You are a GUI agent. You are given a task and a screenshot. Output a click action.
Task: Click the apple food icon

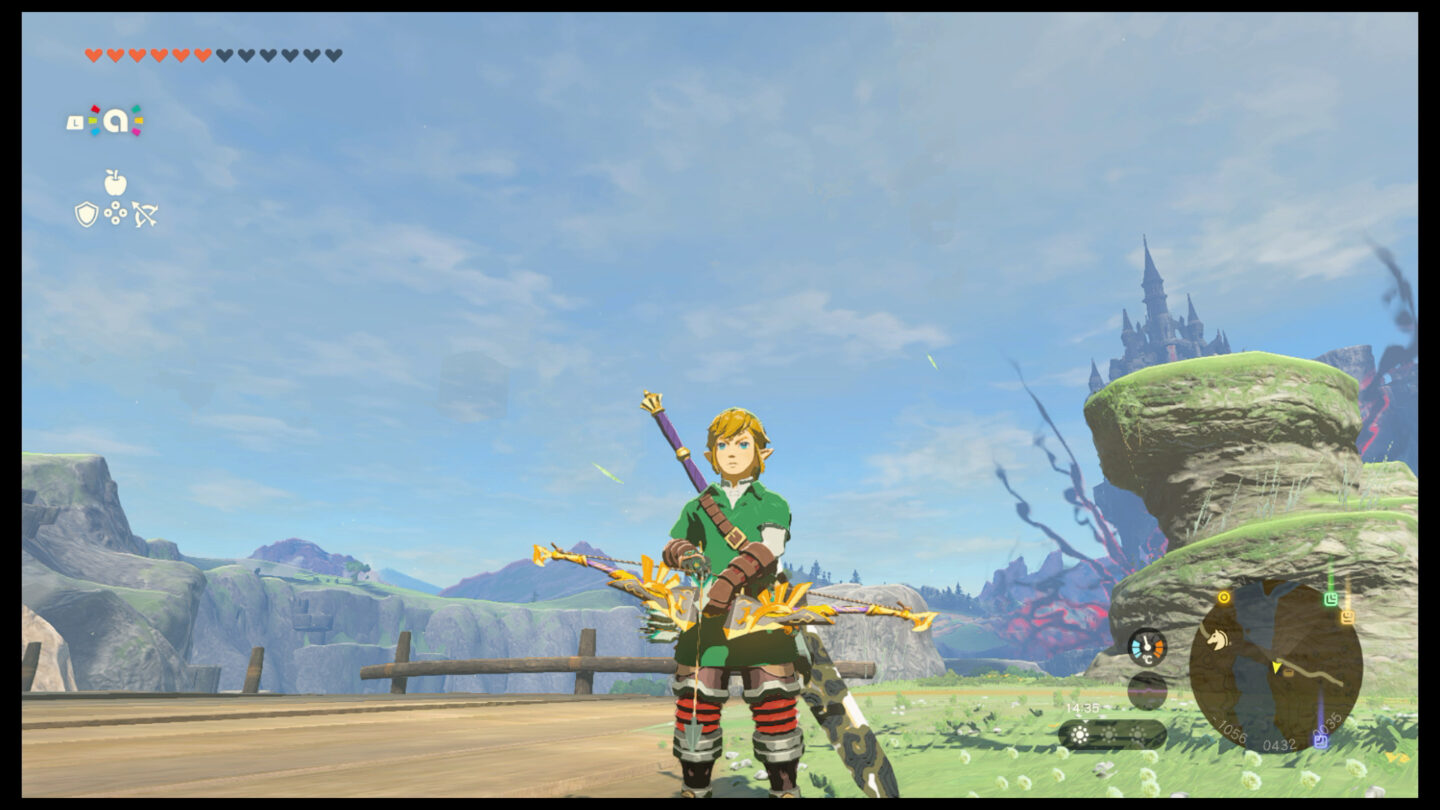tap(116, 182)
